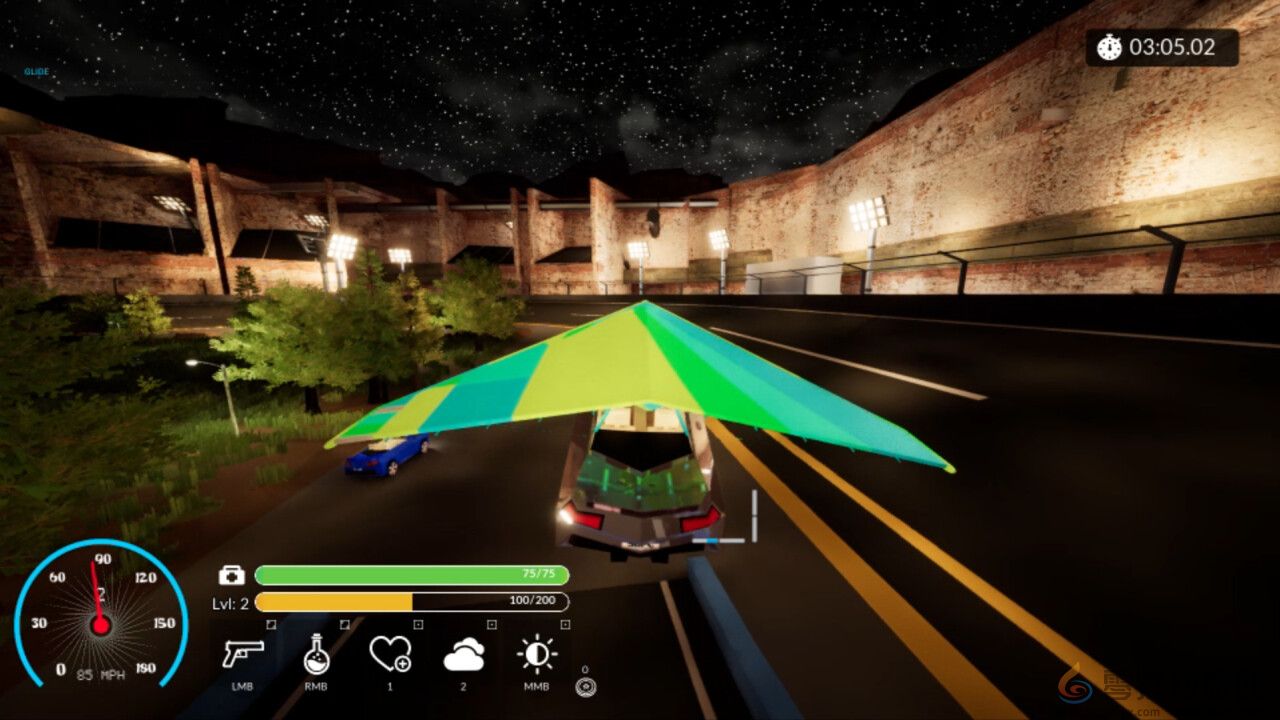
Task: Open the indicator above the MMB brightness slot
Action: point(563,625)
